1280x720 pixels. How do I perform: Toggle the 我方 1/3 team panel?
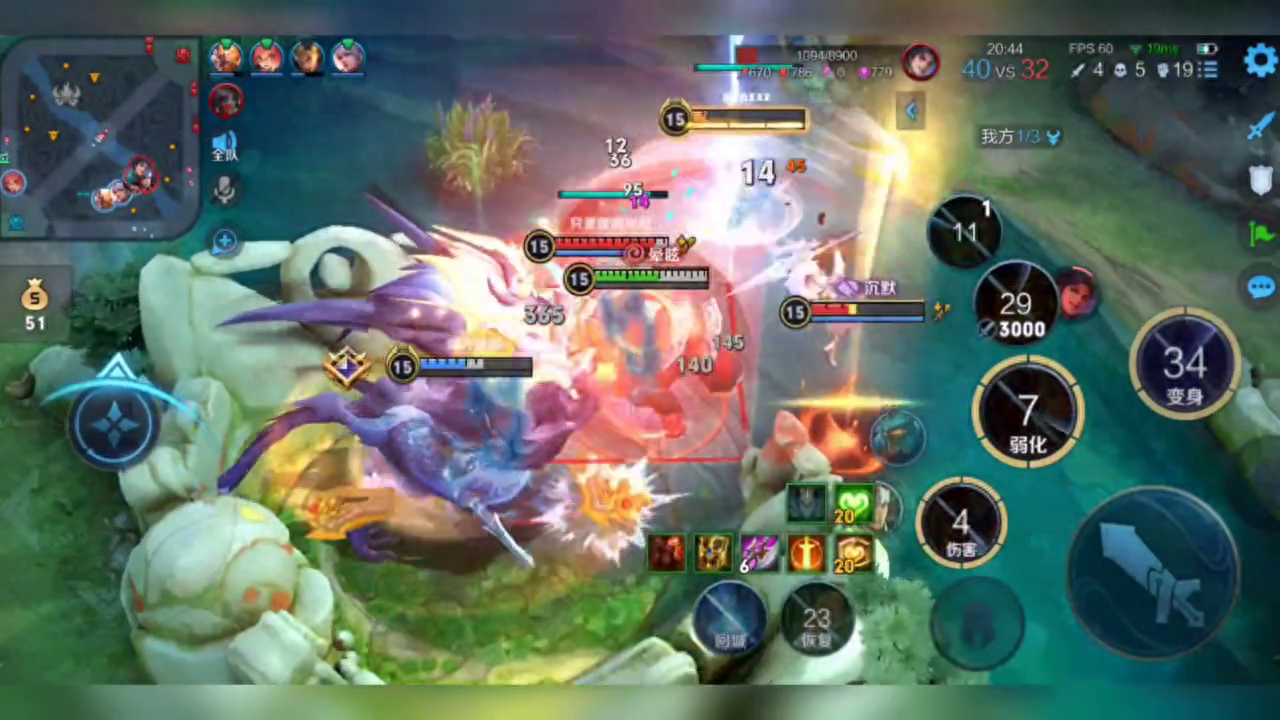coord(1018,137)
